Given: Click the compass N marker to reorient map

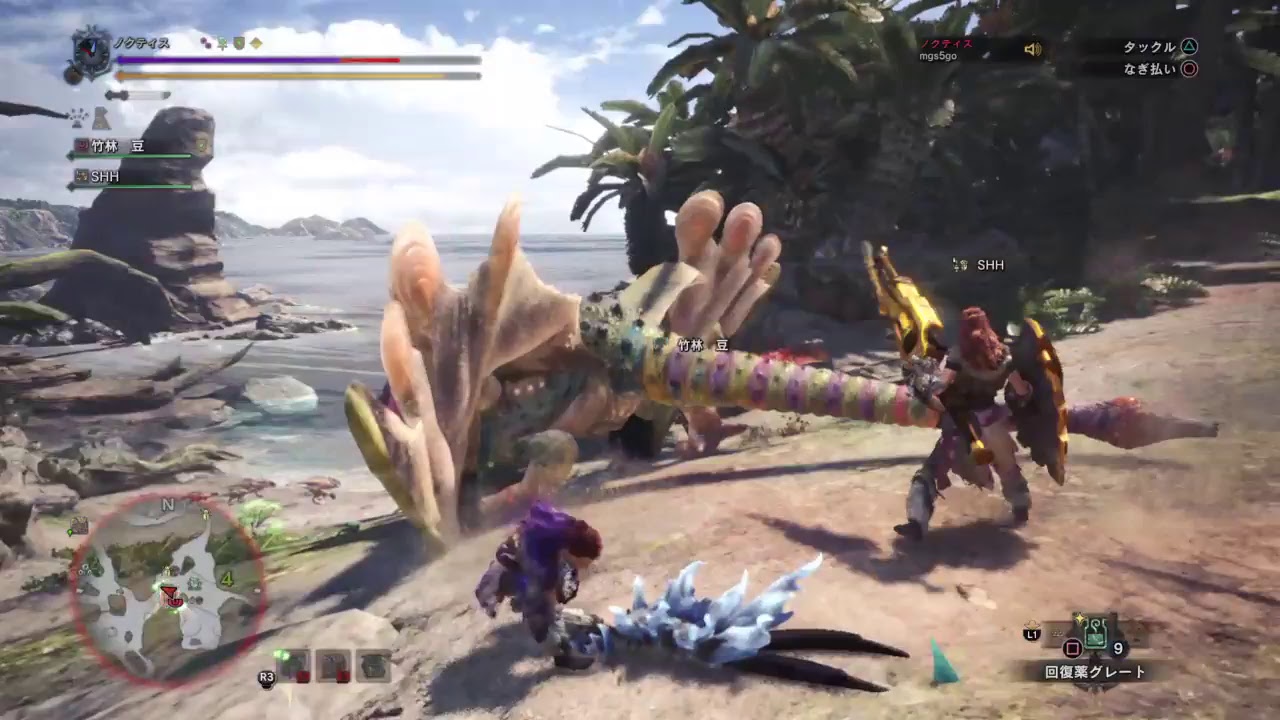Looking at the screenshot, I should (x=167, y=503).
